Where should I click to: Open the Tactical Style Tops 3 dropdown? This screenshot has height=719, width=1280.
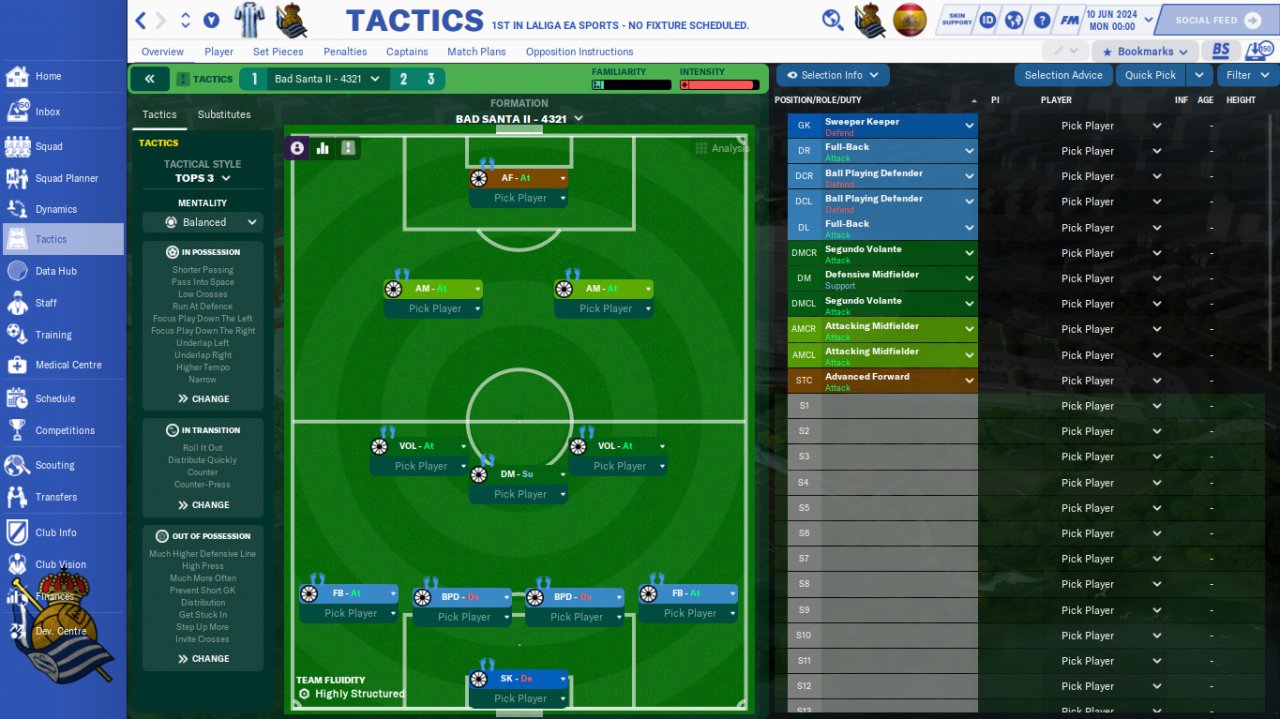coord(203,178)
